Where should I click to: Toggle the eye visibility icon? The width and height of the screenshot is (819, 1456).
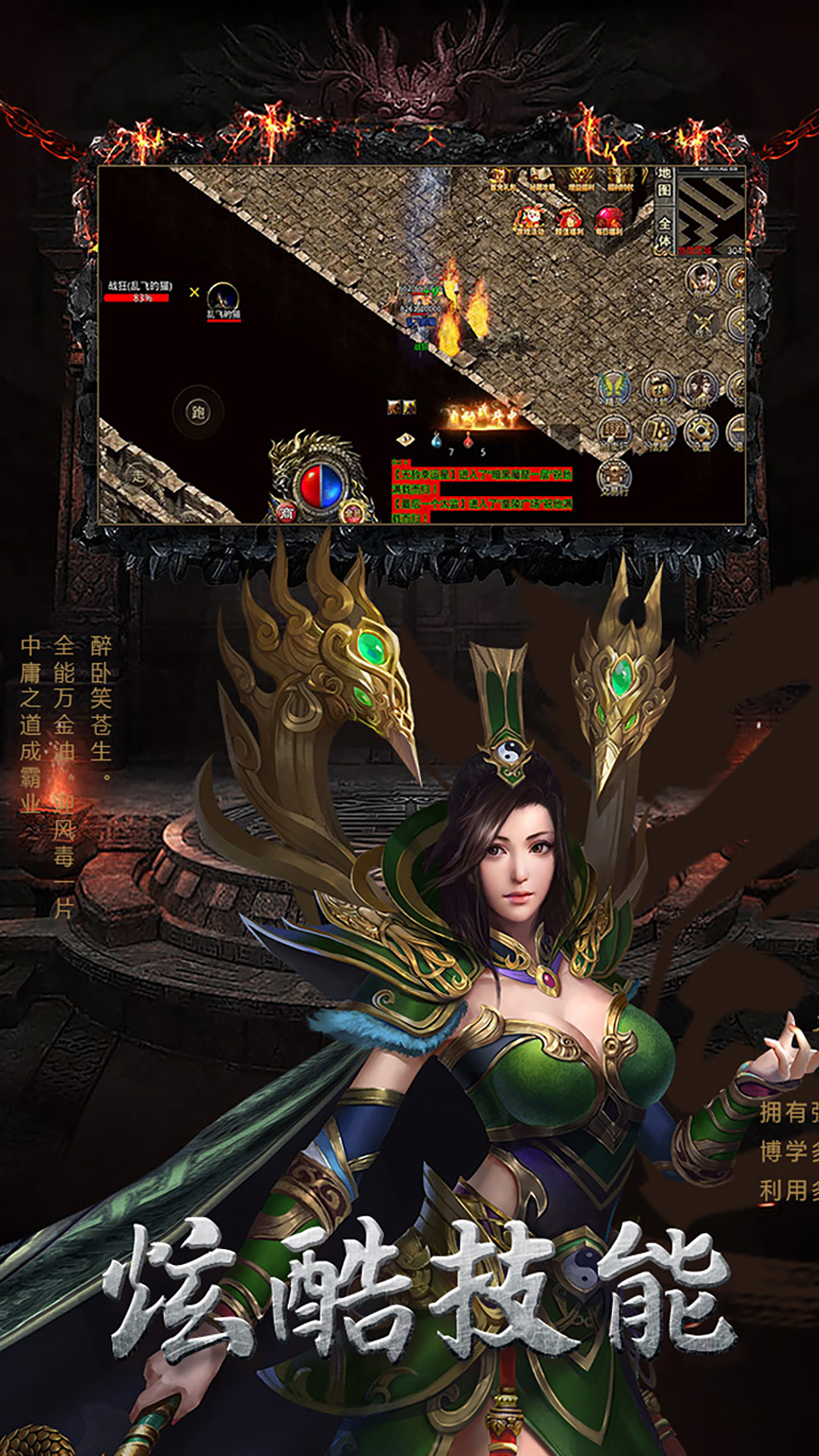click(x=406, y=439)
